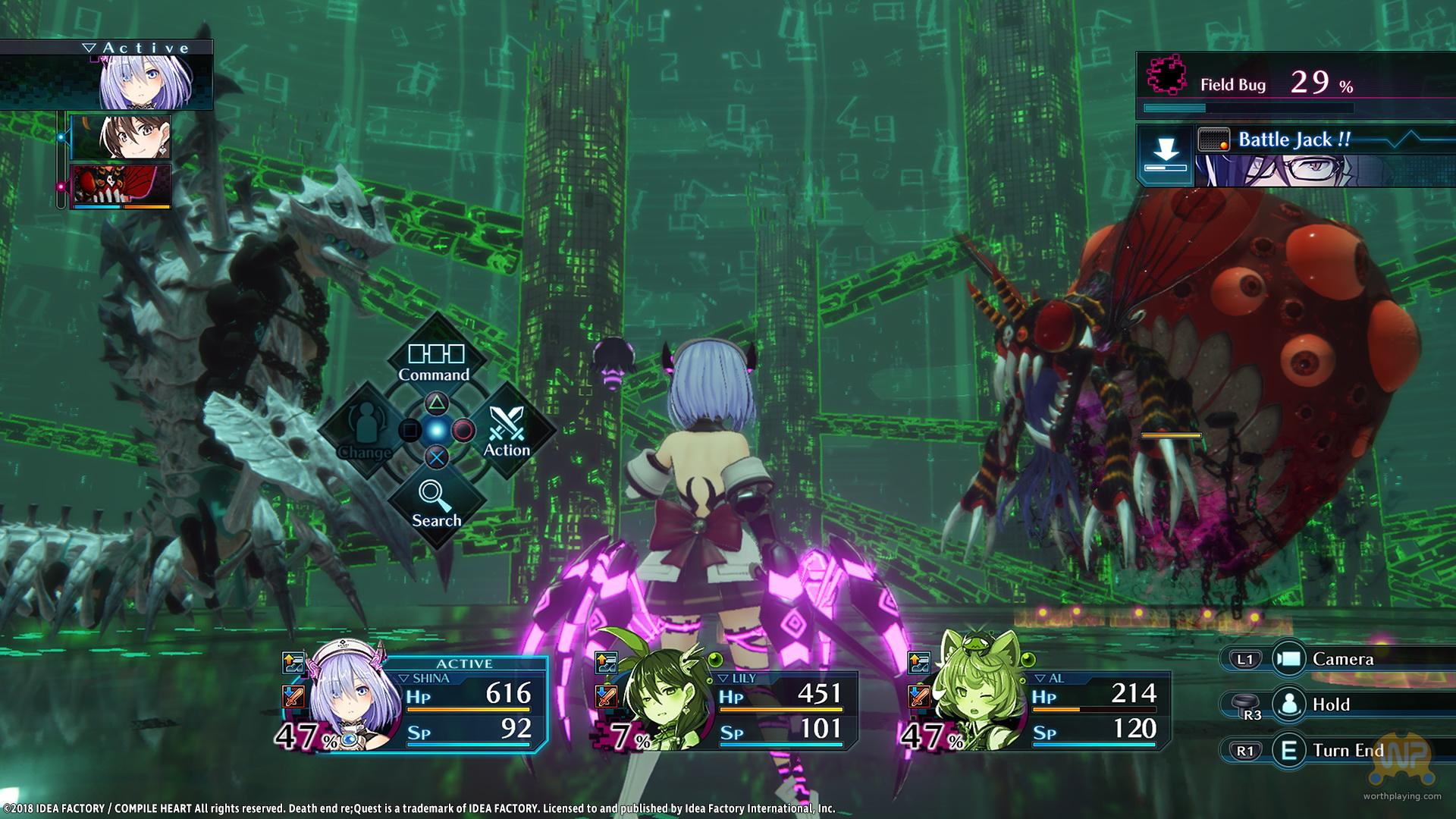The height and width of the screenshot is (819, 1456).
Task: Select the Search magnifier option
Action: click(436, 504)
